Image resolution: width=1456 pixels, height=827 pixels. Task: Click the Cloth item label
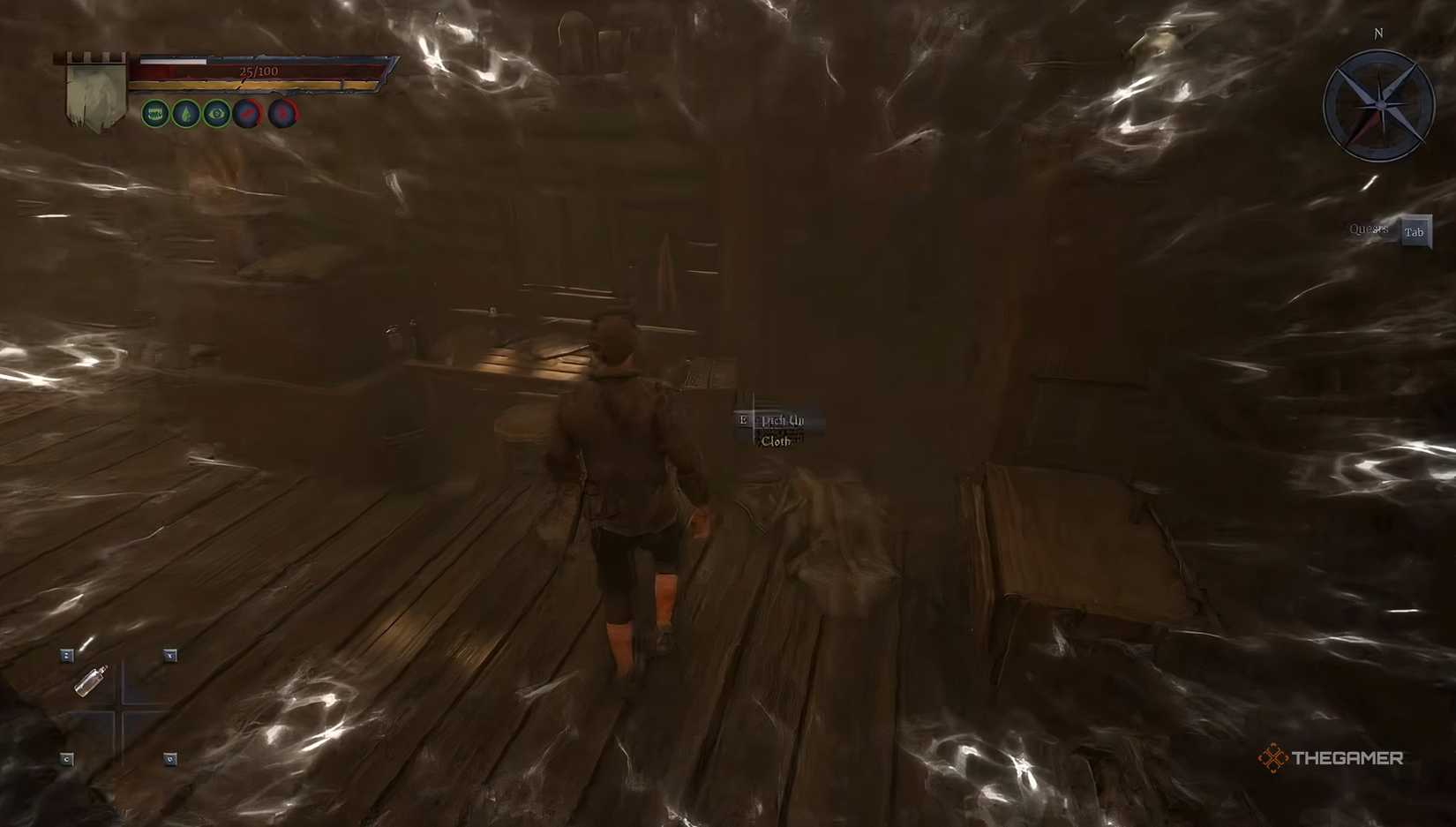777,440
